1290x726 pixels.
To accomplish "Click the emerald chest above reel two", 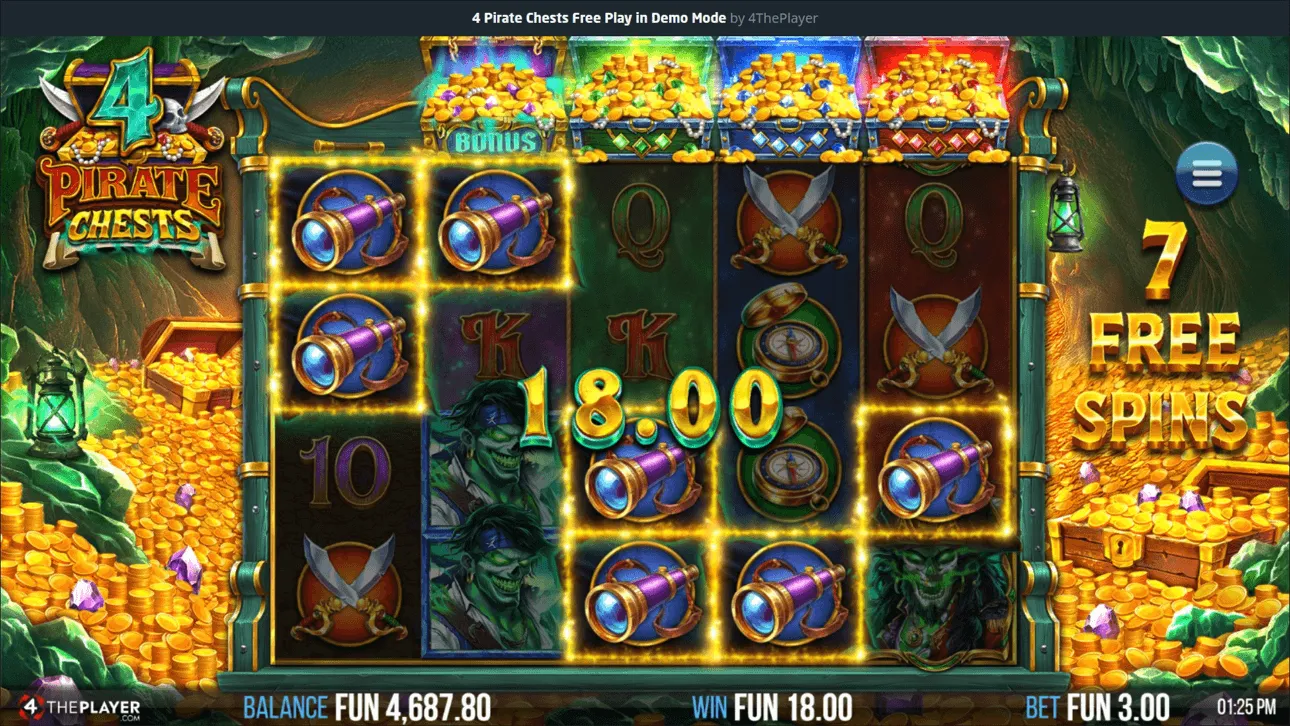I will (645, 95).
